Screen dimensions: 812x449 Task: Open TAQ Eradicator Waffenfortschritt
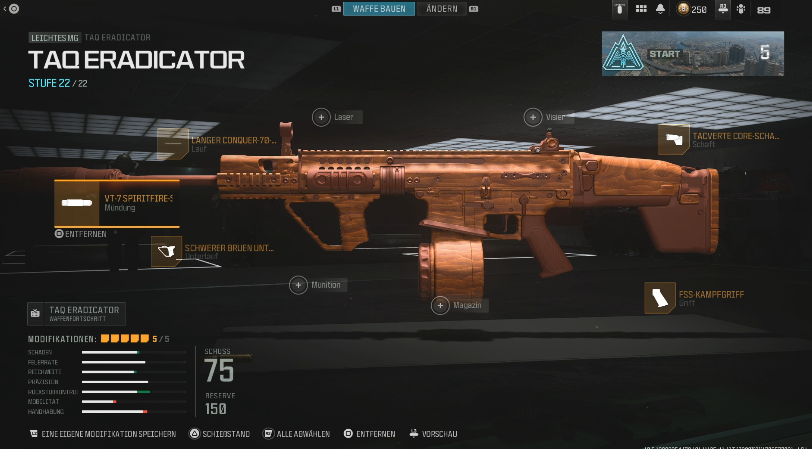point(77,313)
